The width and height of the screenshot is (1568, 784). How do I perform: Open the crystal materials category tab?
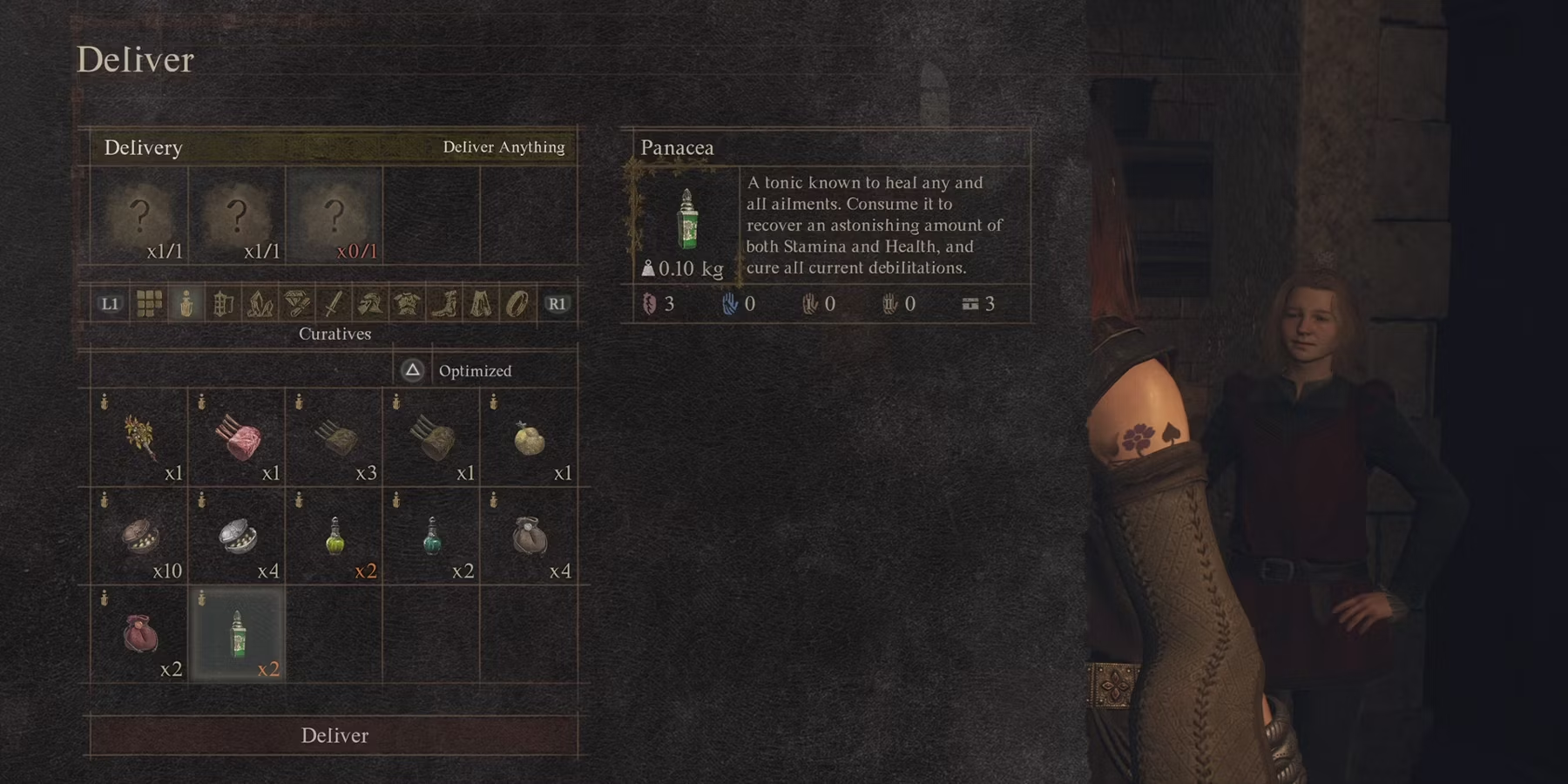click(260, 303)
